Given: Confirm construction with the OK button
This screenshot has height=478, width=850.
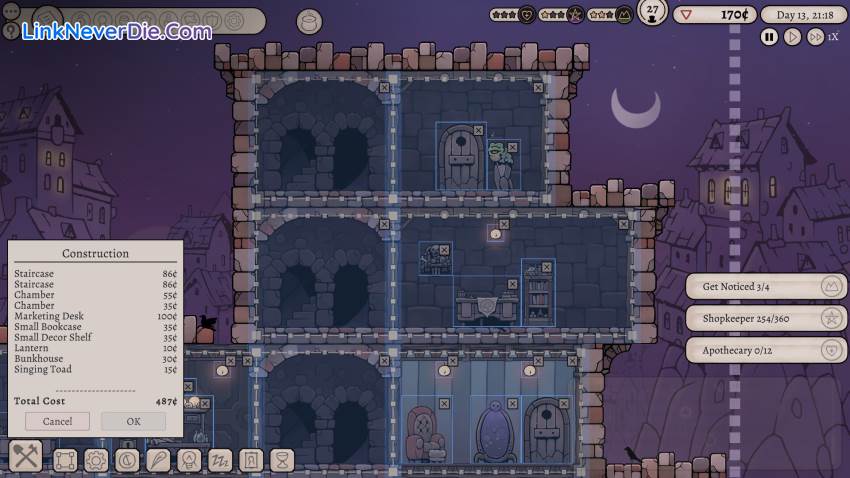Looking at the screenshot, I should [133, 421].
